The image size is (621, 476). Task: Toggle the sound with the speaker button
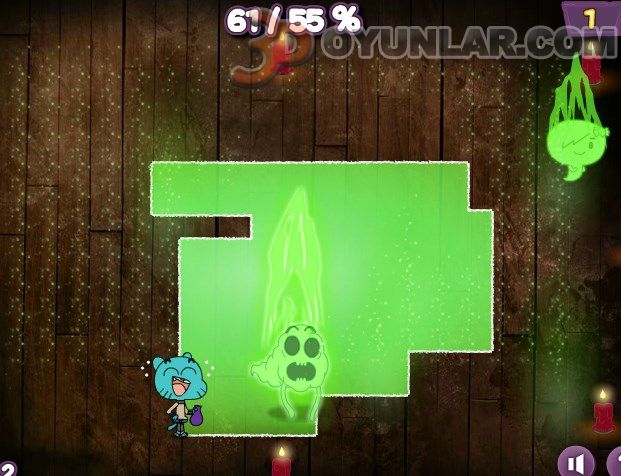pyautogui.click(x=575, y=461)
